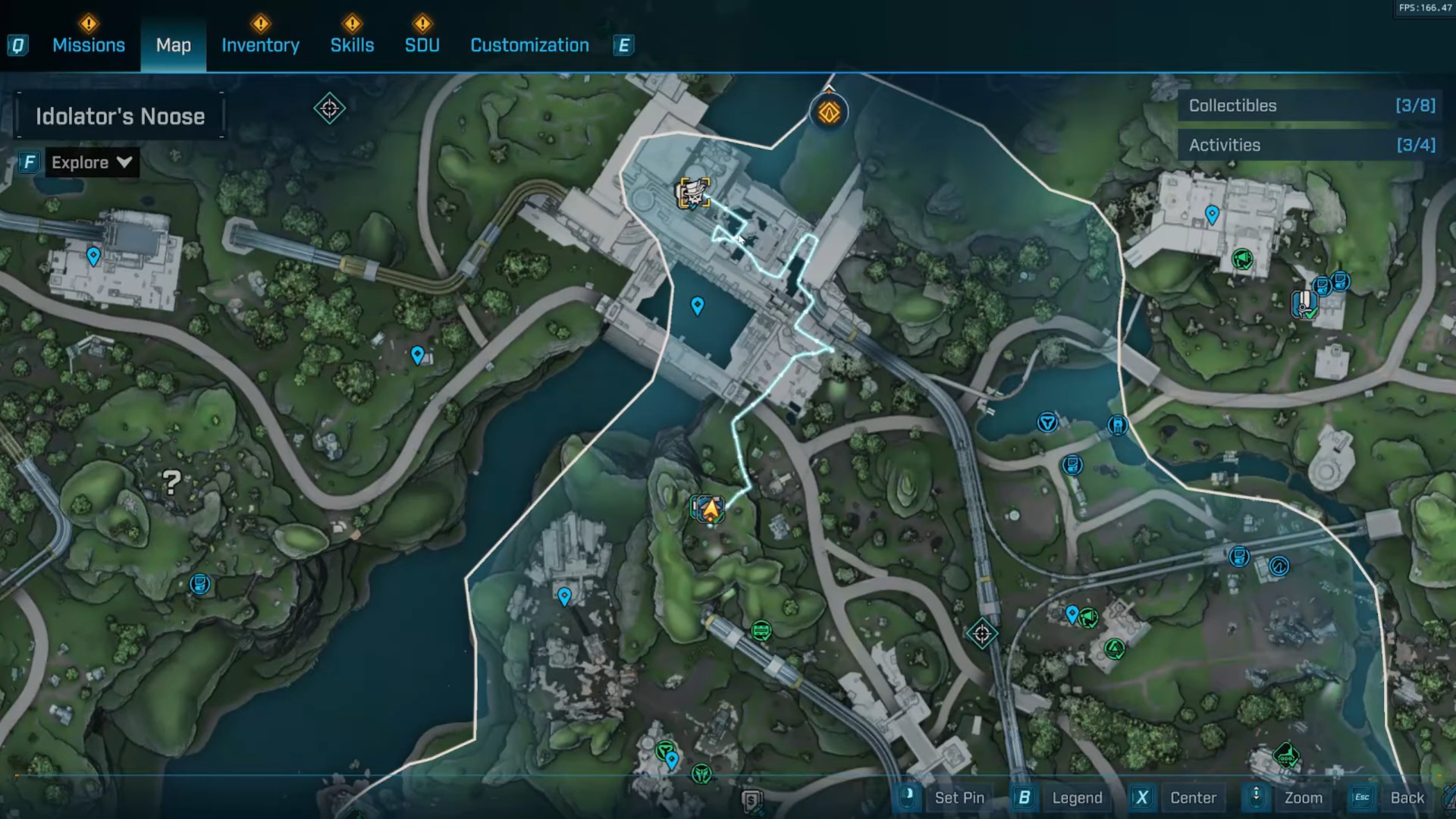Go to the Skills tab
This screenshot has height=819, width=1456.
pos(352,45)
